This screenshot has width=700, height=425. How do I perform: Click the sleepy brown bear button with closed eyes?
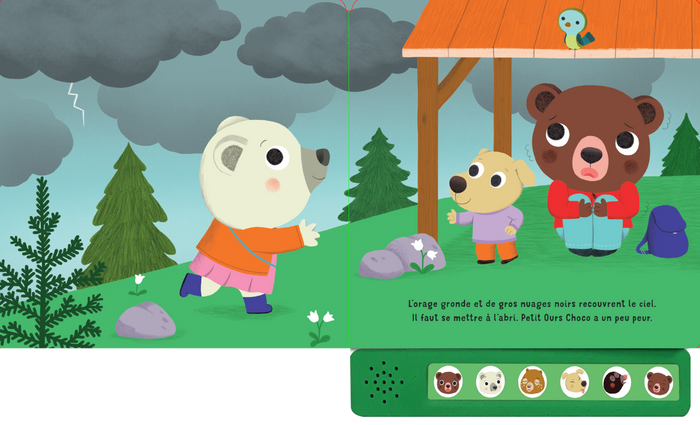658,382
